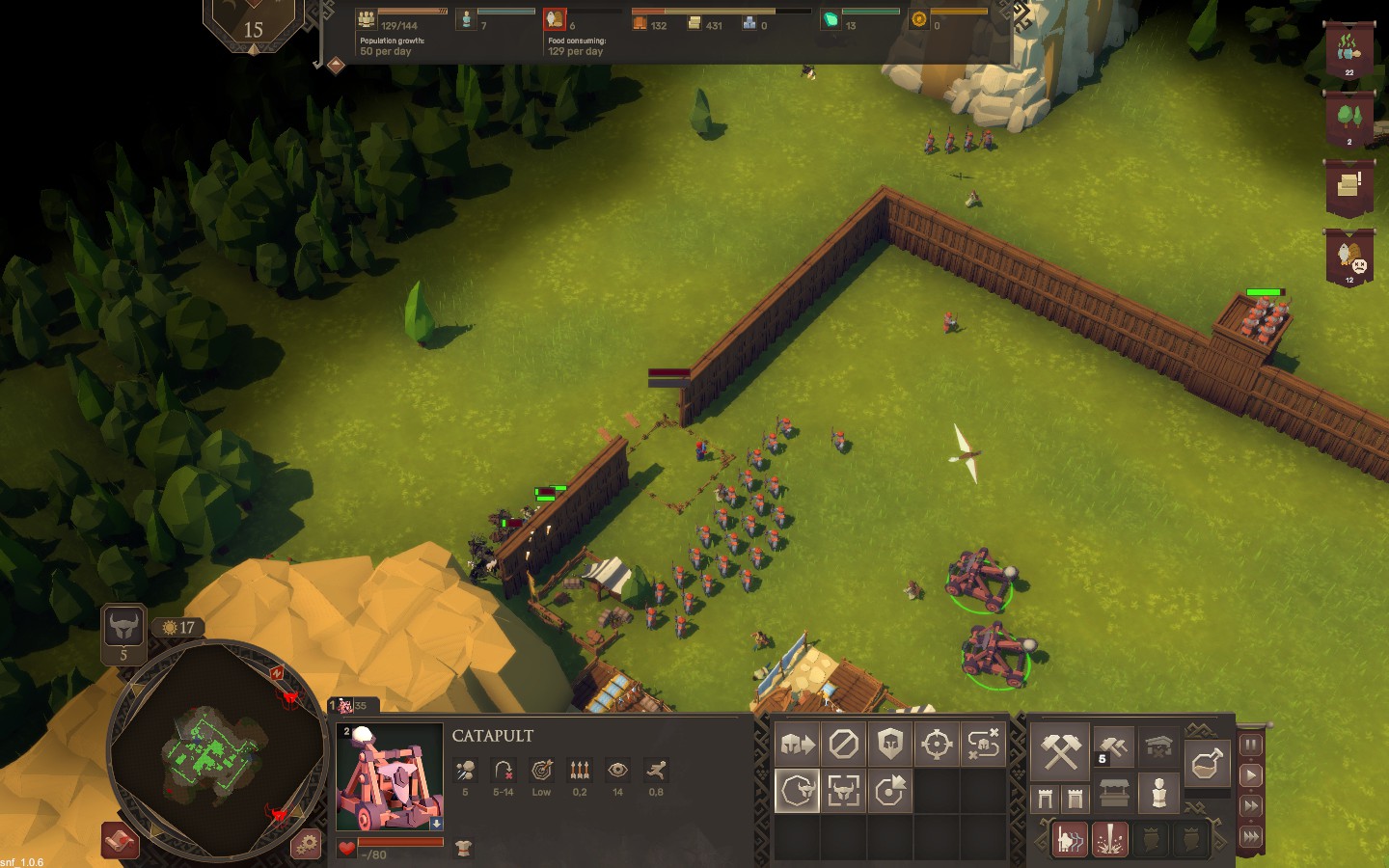1389x868 pixels.
Task: Click the move units command button
Action: [798, 744]
